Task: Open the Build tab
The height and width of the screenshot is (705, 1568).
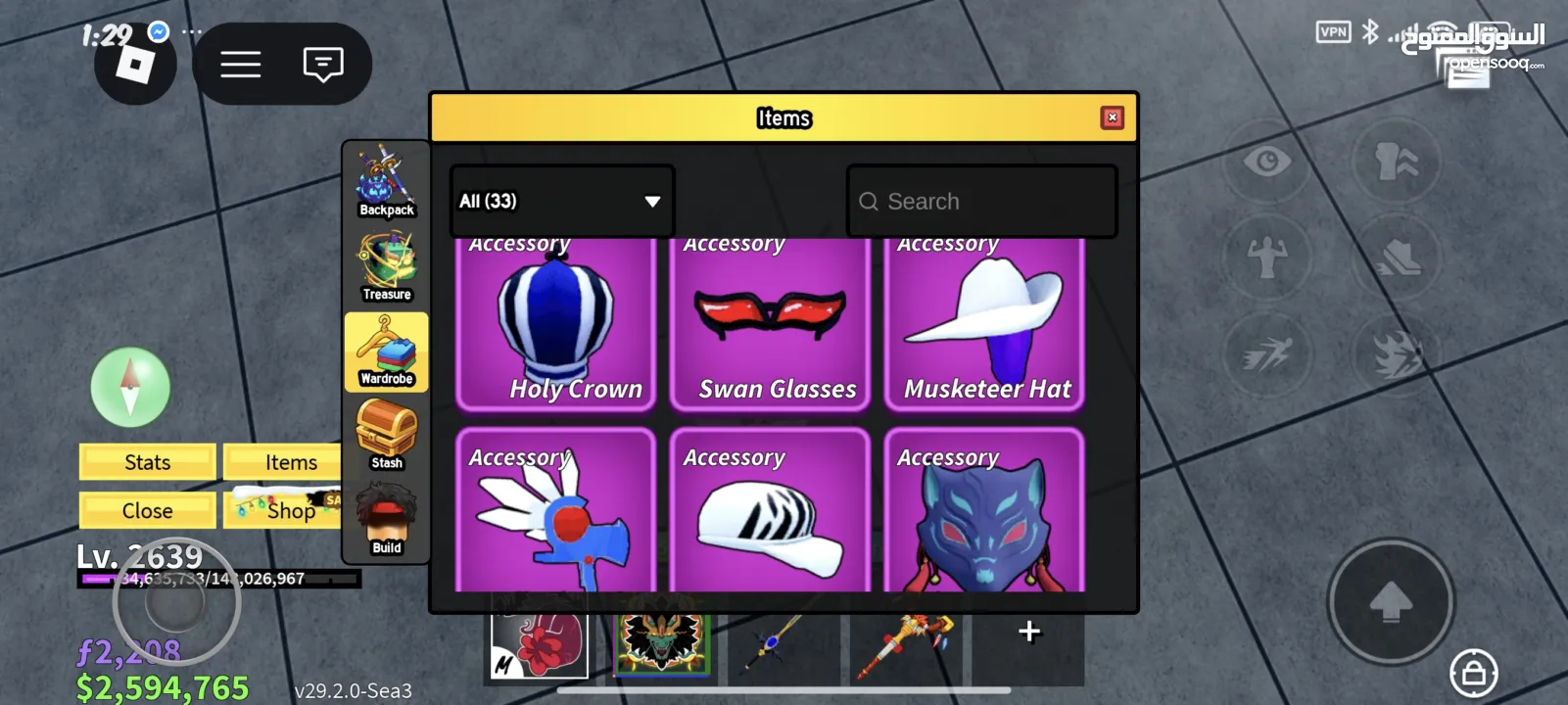Action: (x=386, y=520)
